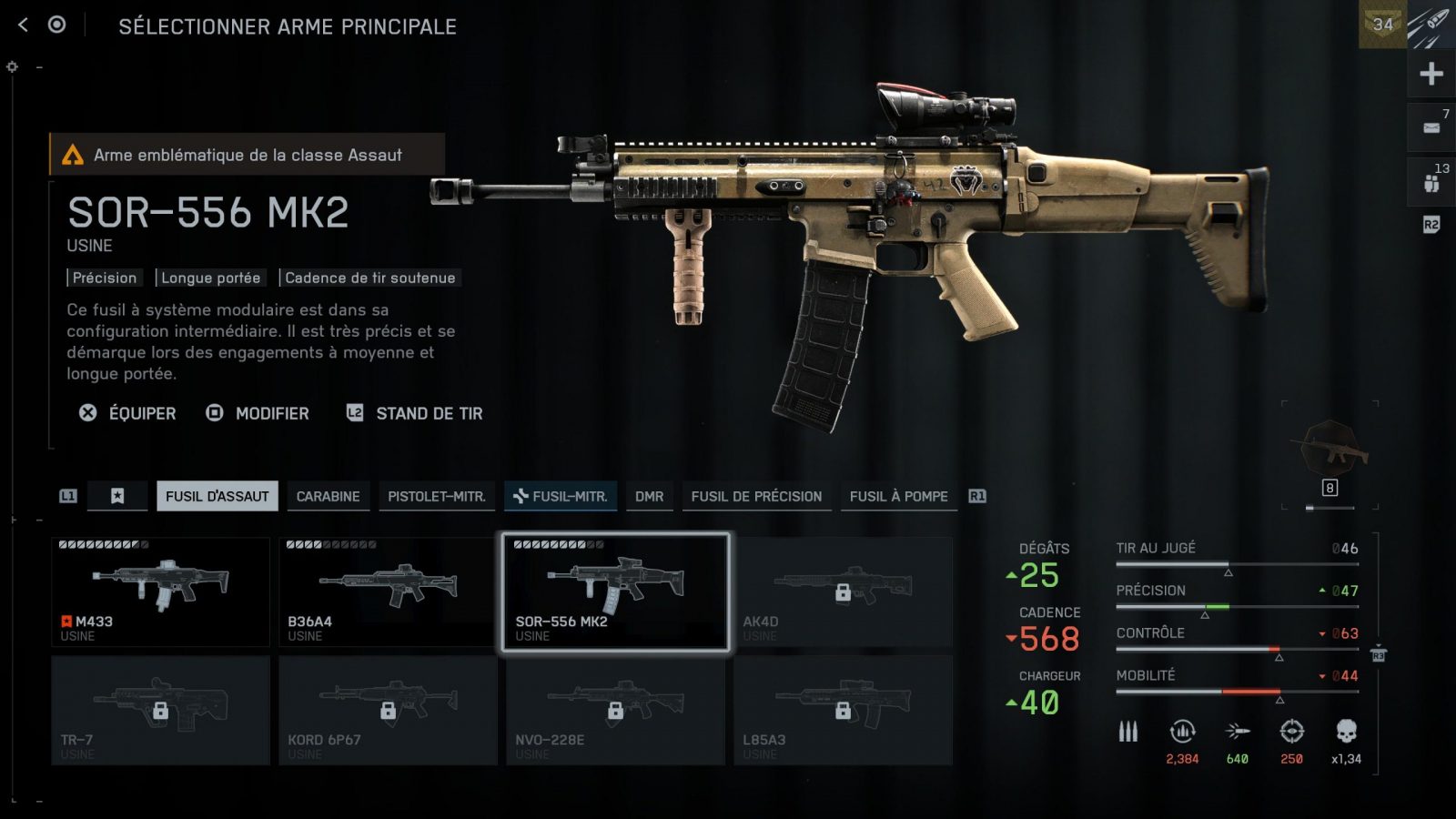Switch to the Fusil d'assaut tab
The image size is (1456, 819).
217,496
